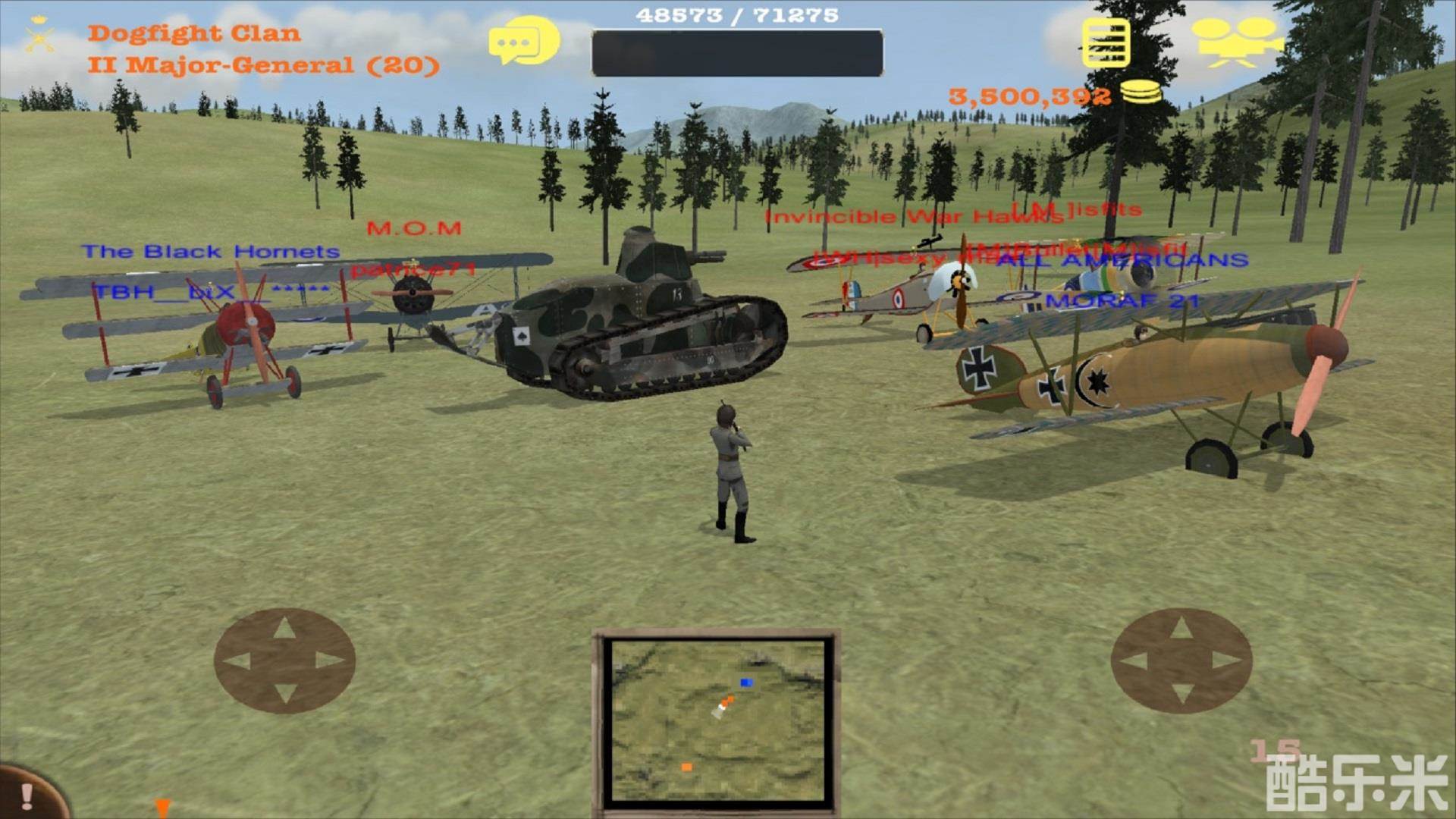
Task: Open the scoreboard list icon top right
Action: [1106, 42]
